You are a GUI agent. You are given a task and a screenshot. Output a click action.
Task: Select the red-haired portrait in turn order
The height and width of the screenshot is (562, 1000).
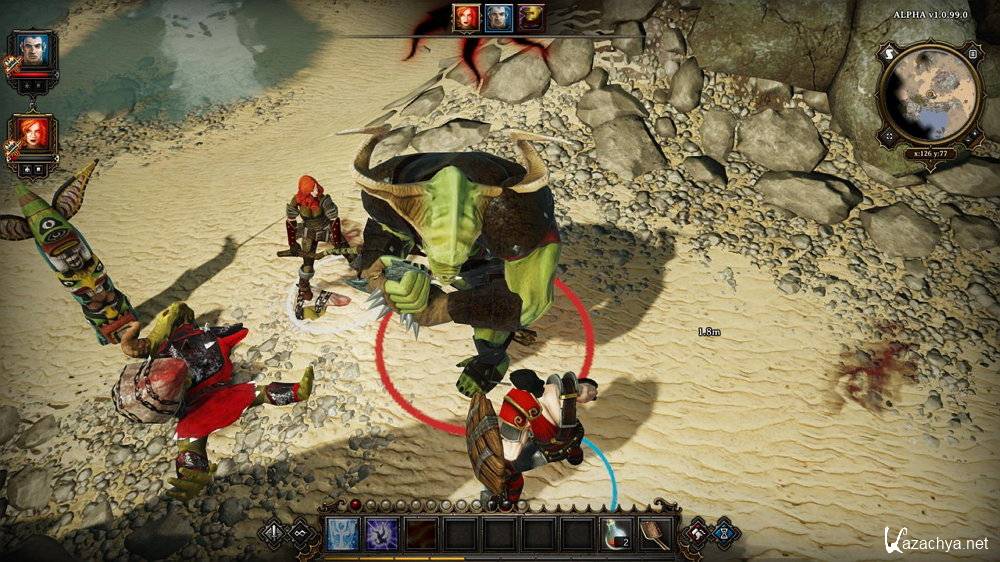pos(466,17)
